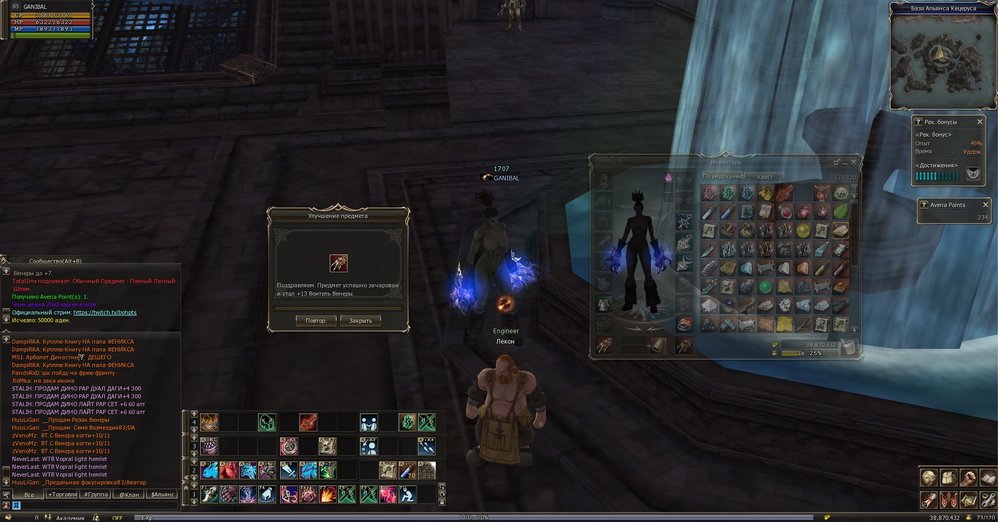Close the Рек. бонусы panel
Viewport: 1000px width, 522px height.
(979, 121)
